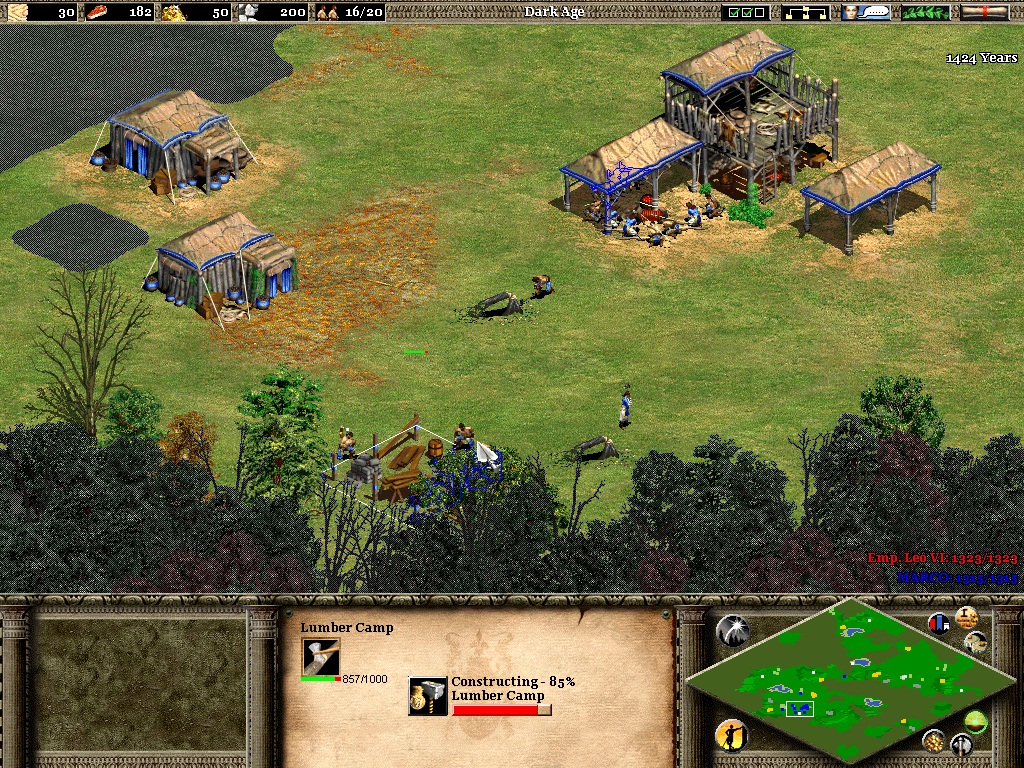Toggle advanced command buttons by the minimap
The height and width of the screenshot is (768, 1024).
966,616
